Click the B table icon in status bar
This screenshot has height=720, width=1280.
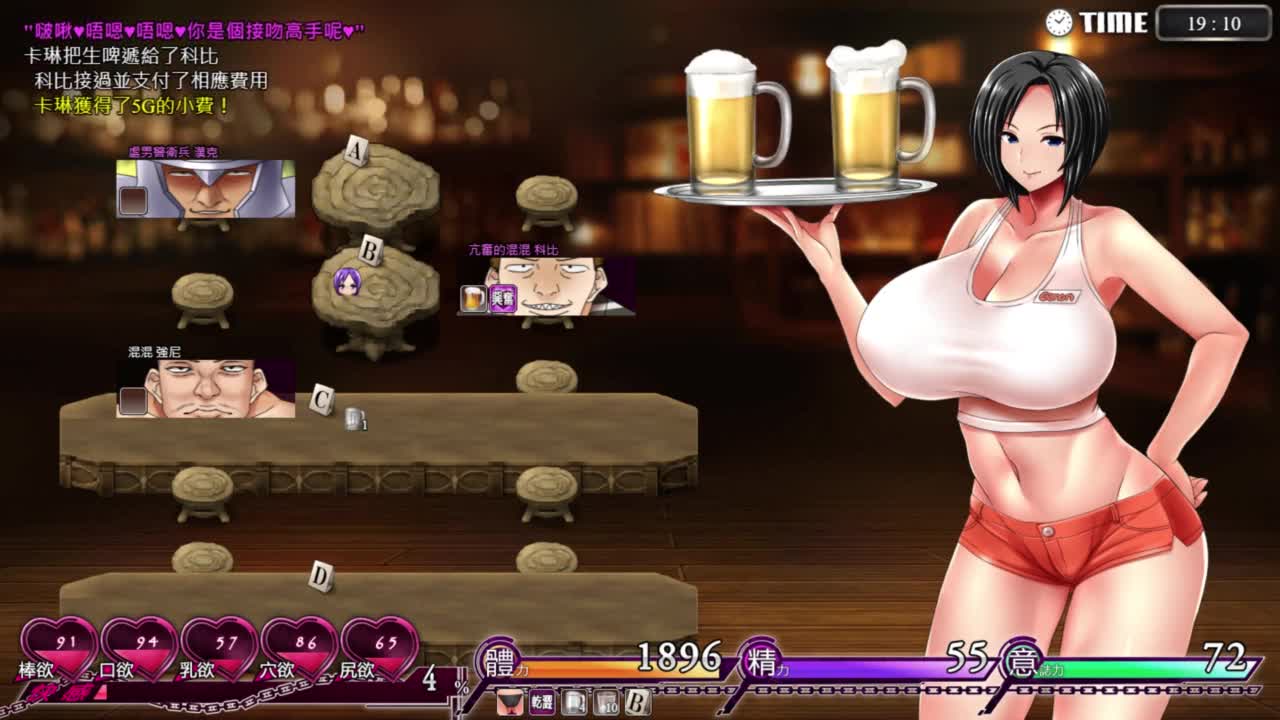point(638,703)
